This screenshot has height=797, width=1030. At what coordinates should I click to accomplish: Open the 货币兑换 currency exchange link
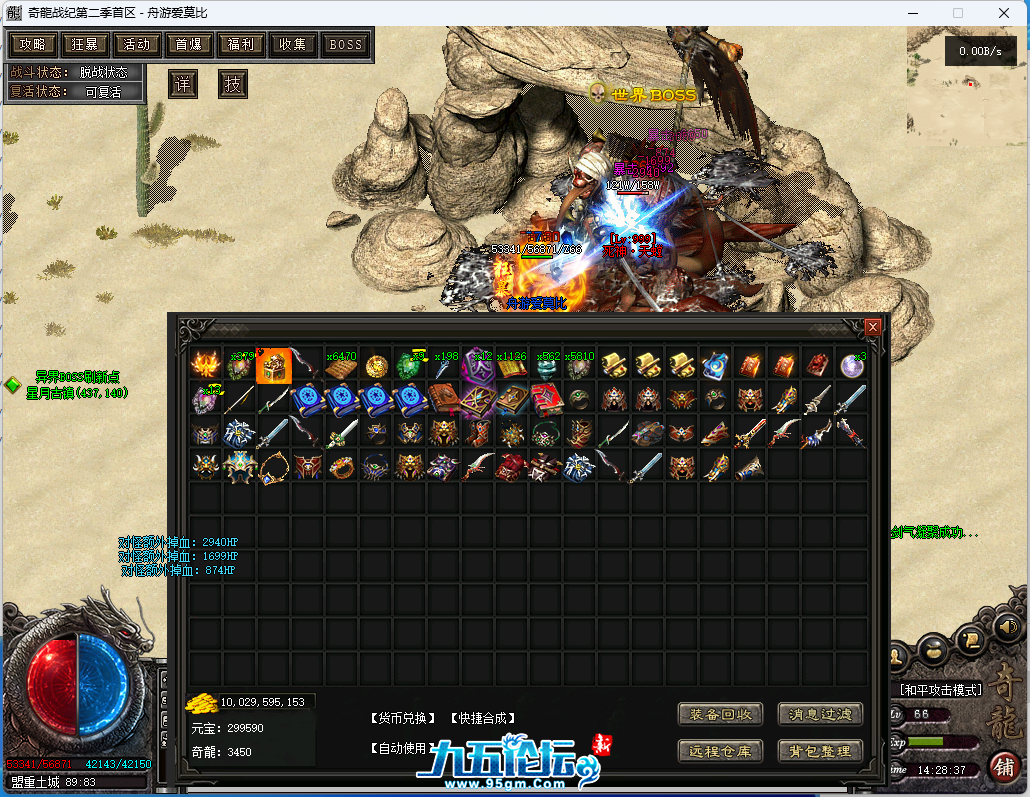tap(404, 718)
